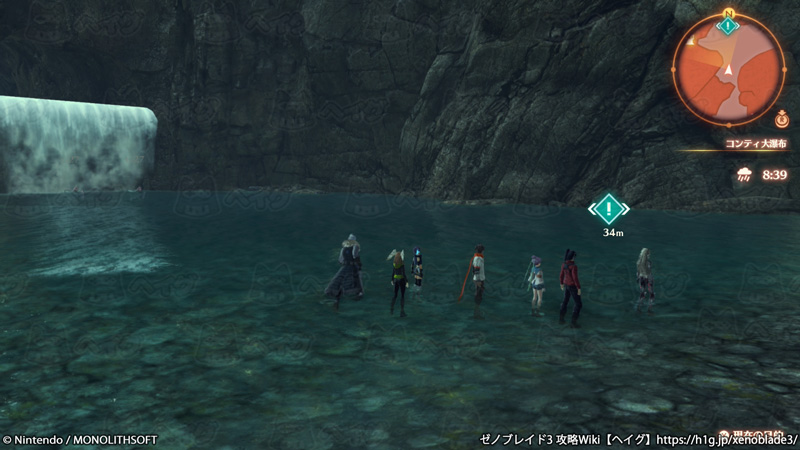Select the teal quest marker showing 34m
The width and height of the screenshot is (800, 450).
point(608,209)
